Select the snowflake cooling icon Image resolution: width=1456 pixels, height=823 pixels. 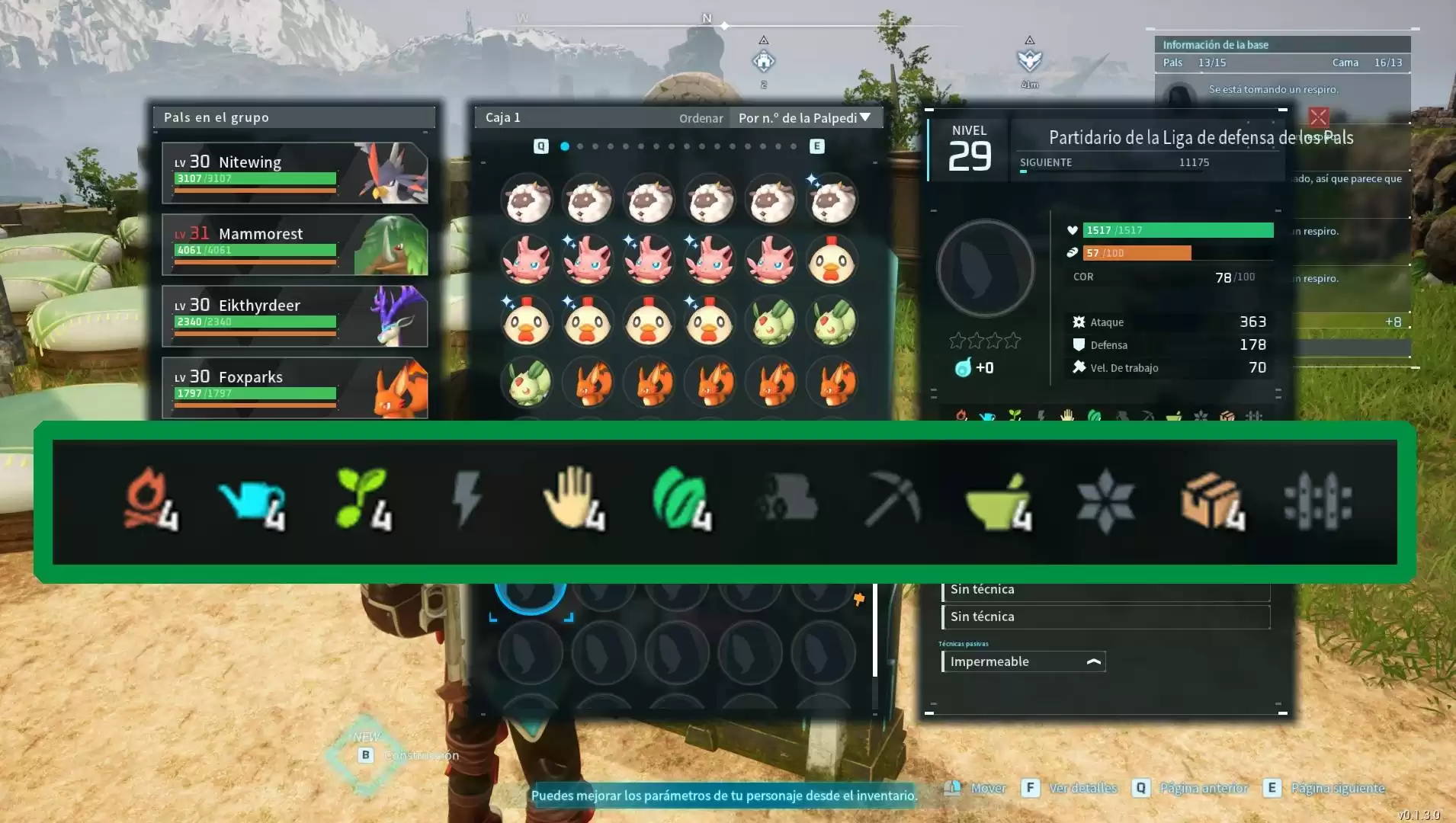tap(1105, 501)
